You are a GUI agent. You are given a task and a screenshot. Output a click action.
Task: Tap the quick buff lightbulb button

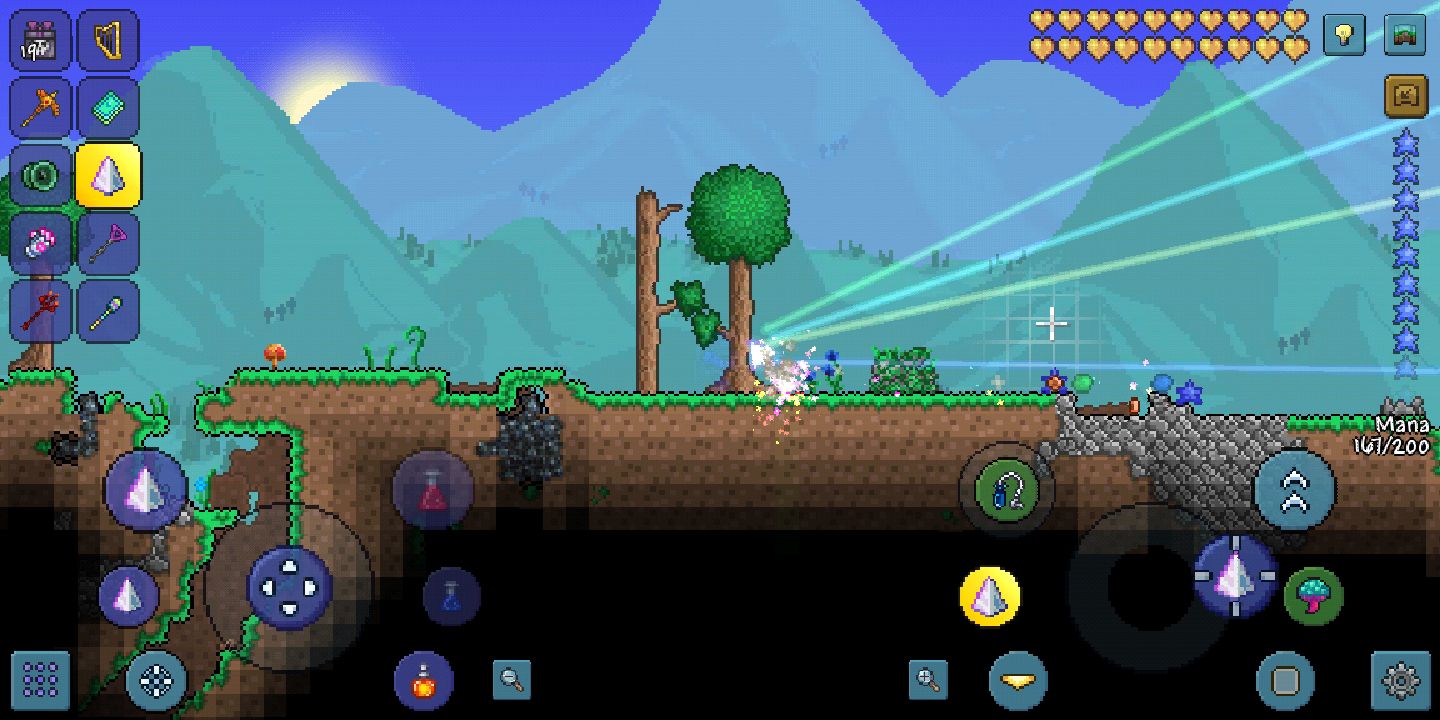click(1344, 36)
